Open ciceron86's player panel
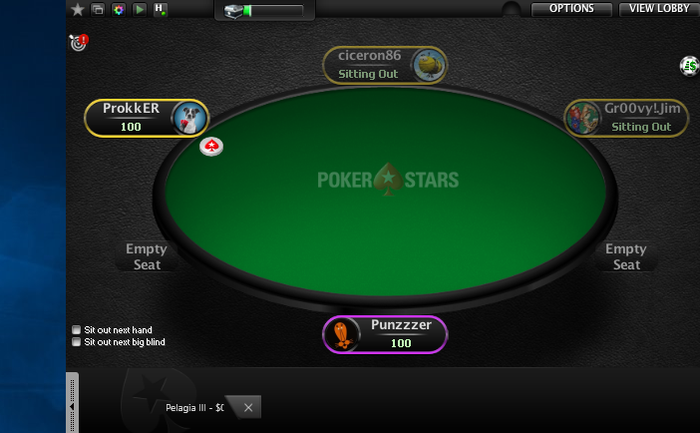 pos(385,65)
